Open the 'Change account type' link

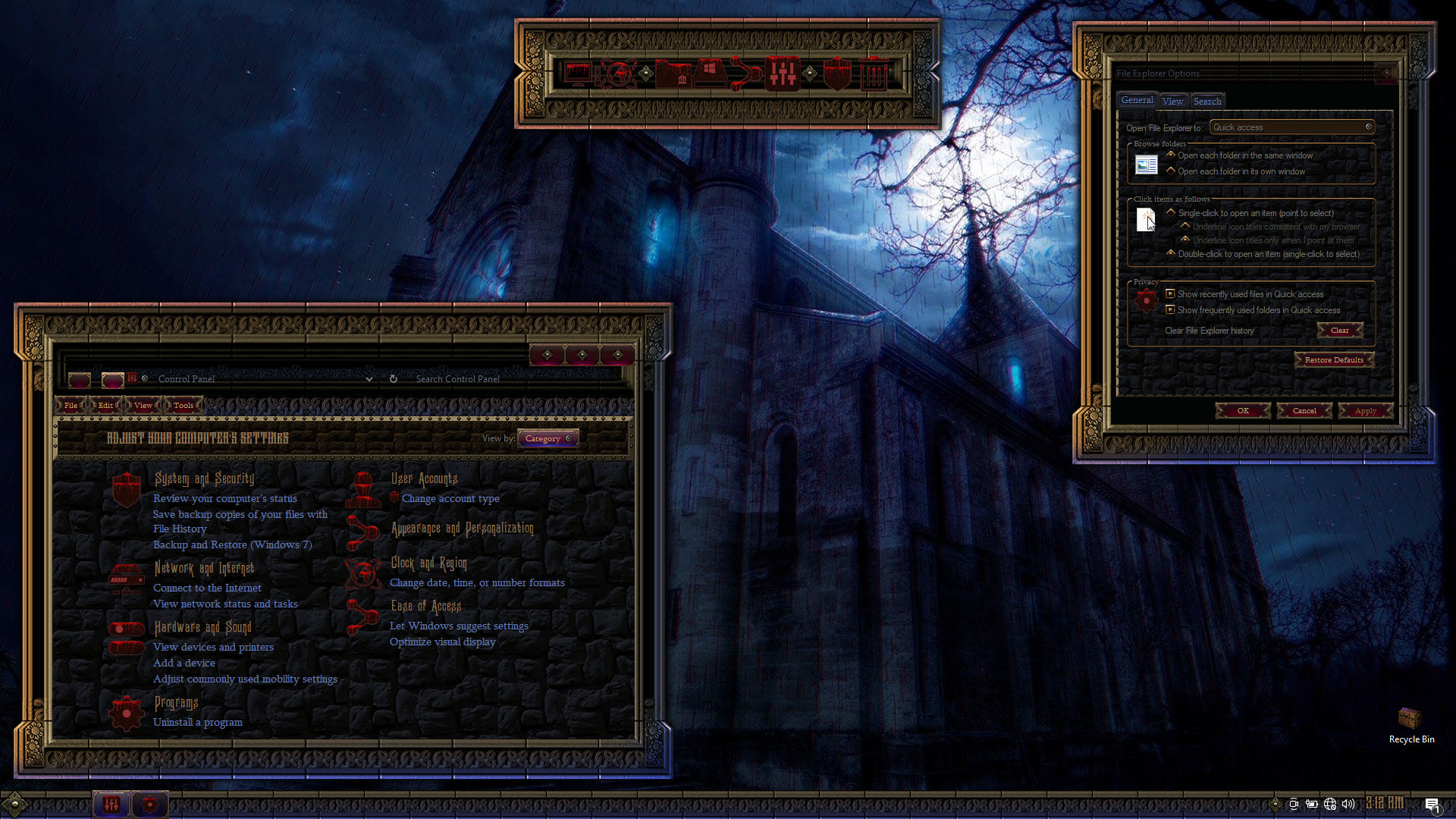point(450,499)
